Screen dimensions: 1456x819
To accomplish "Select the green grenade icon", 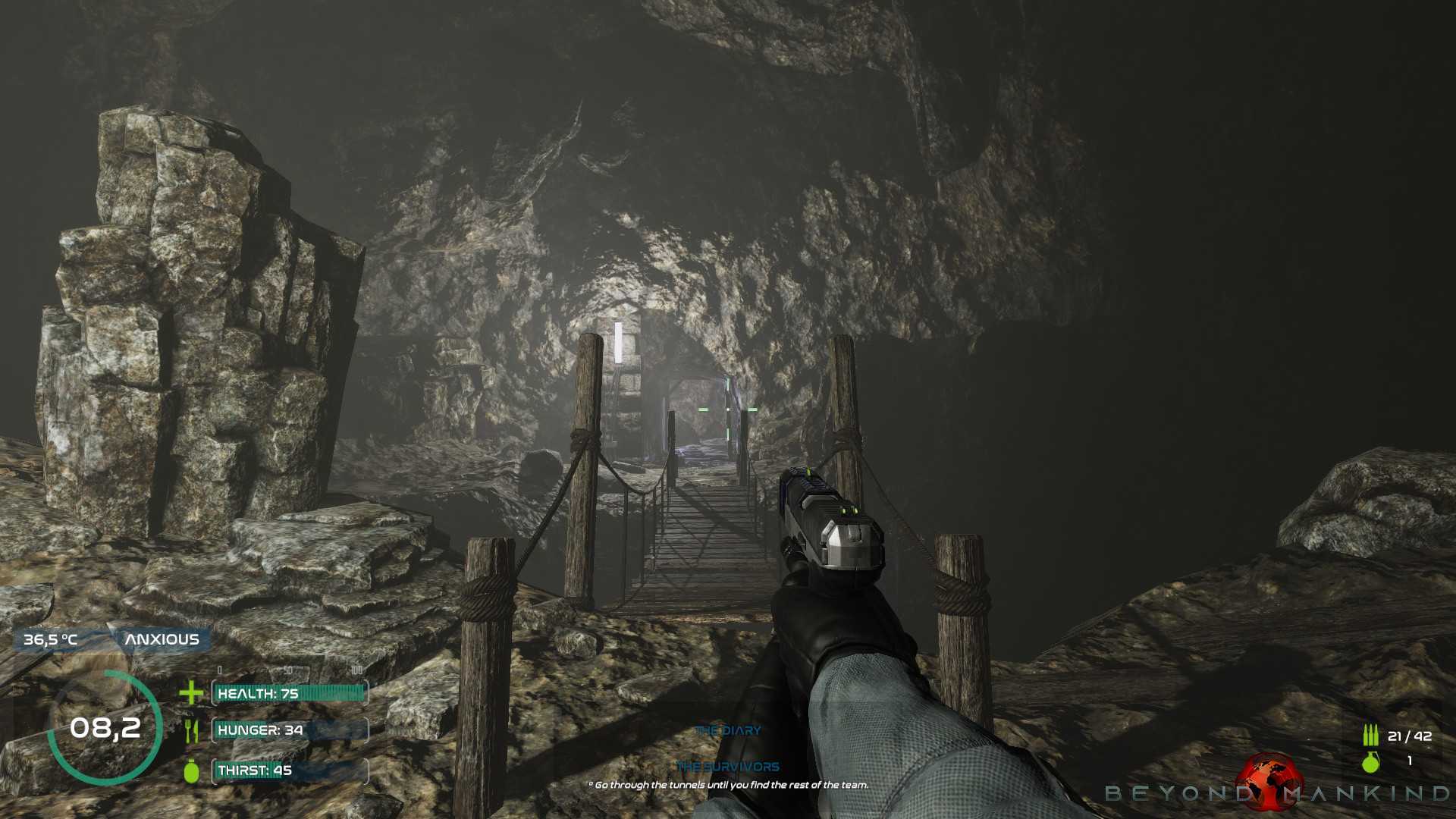I will pyautogui.click(x=1370, y=761).
